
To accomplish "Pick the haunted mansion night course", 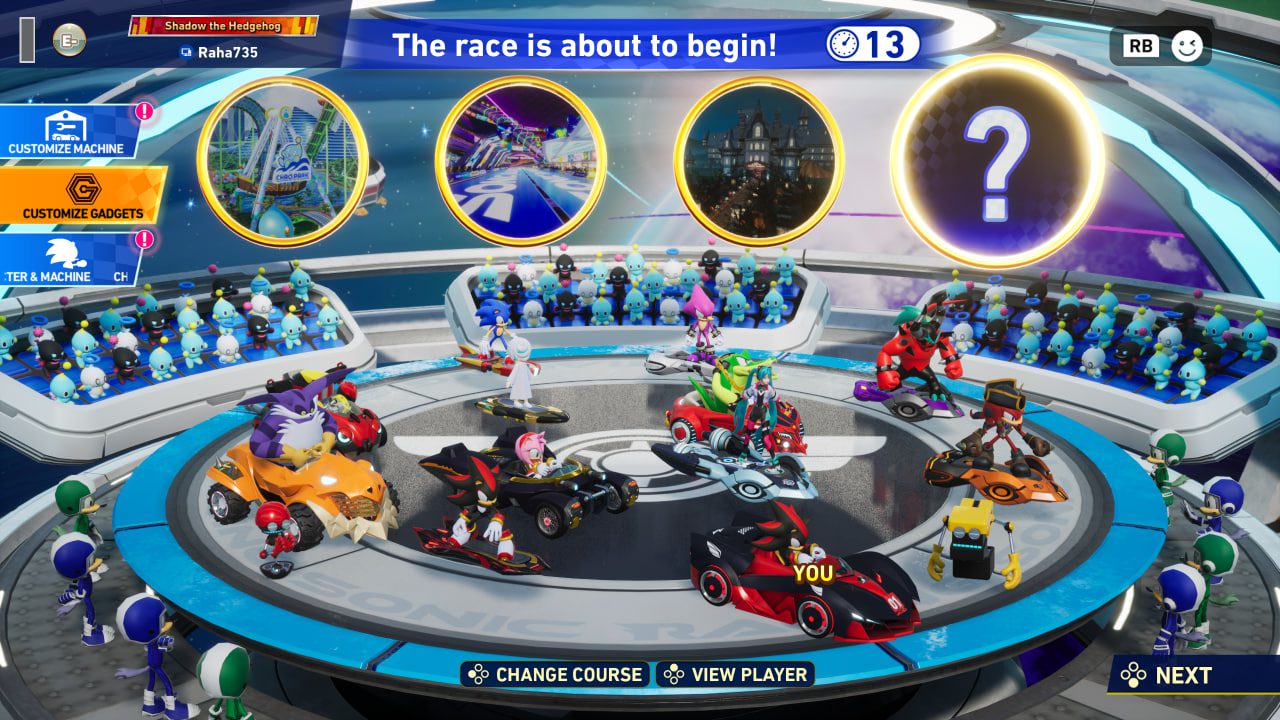I will (x=758, y=161).
